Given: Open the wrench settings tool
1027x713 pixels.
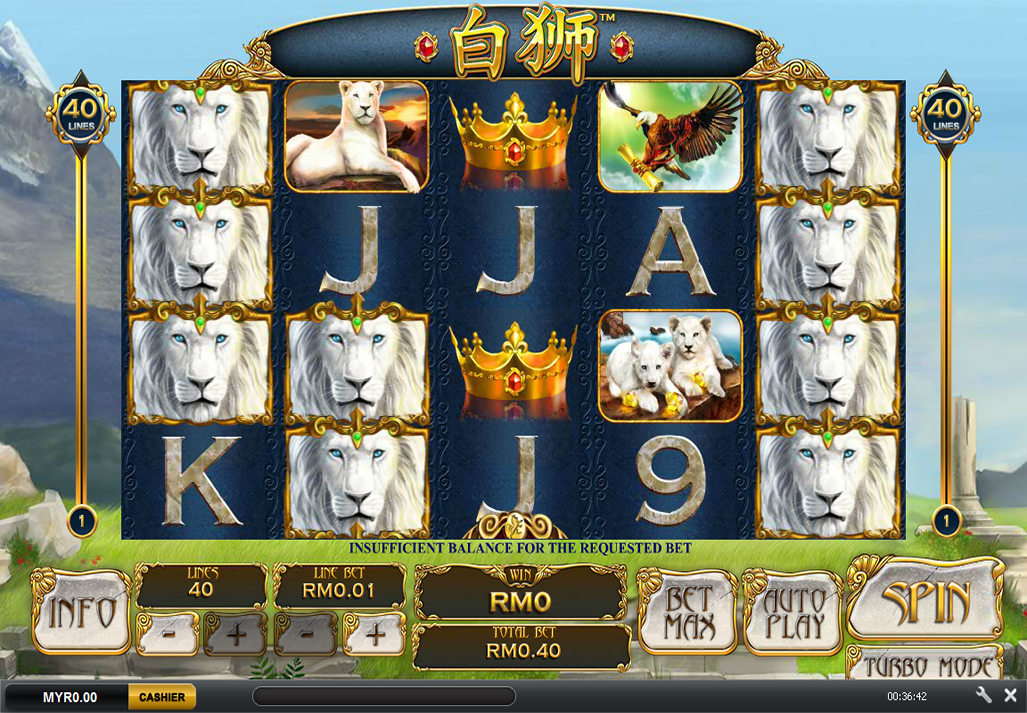Looking at the screenshot, I should (x=983, y=695).
